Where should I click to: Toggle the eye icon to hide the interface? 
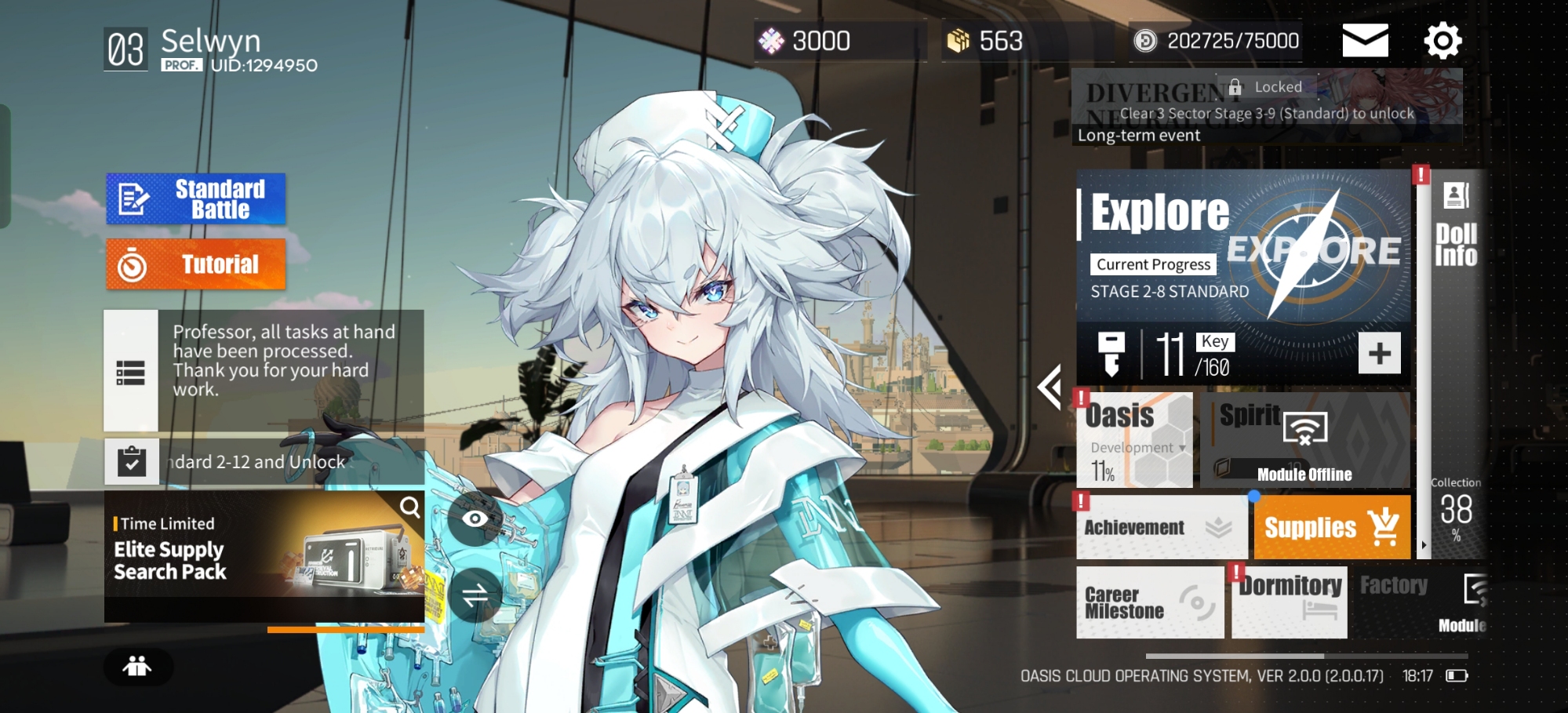475,518
